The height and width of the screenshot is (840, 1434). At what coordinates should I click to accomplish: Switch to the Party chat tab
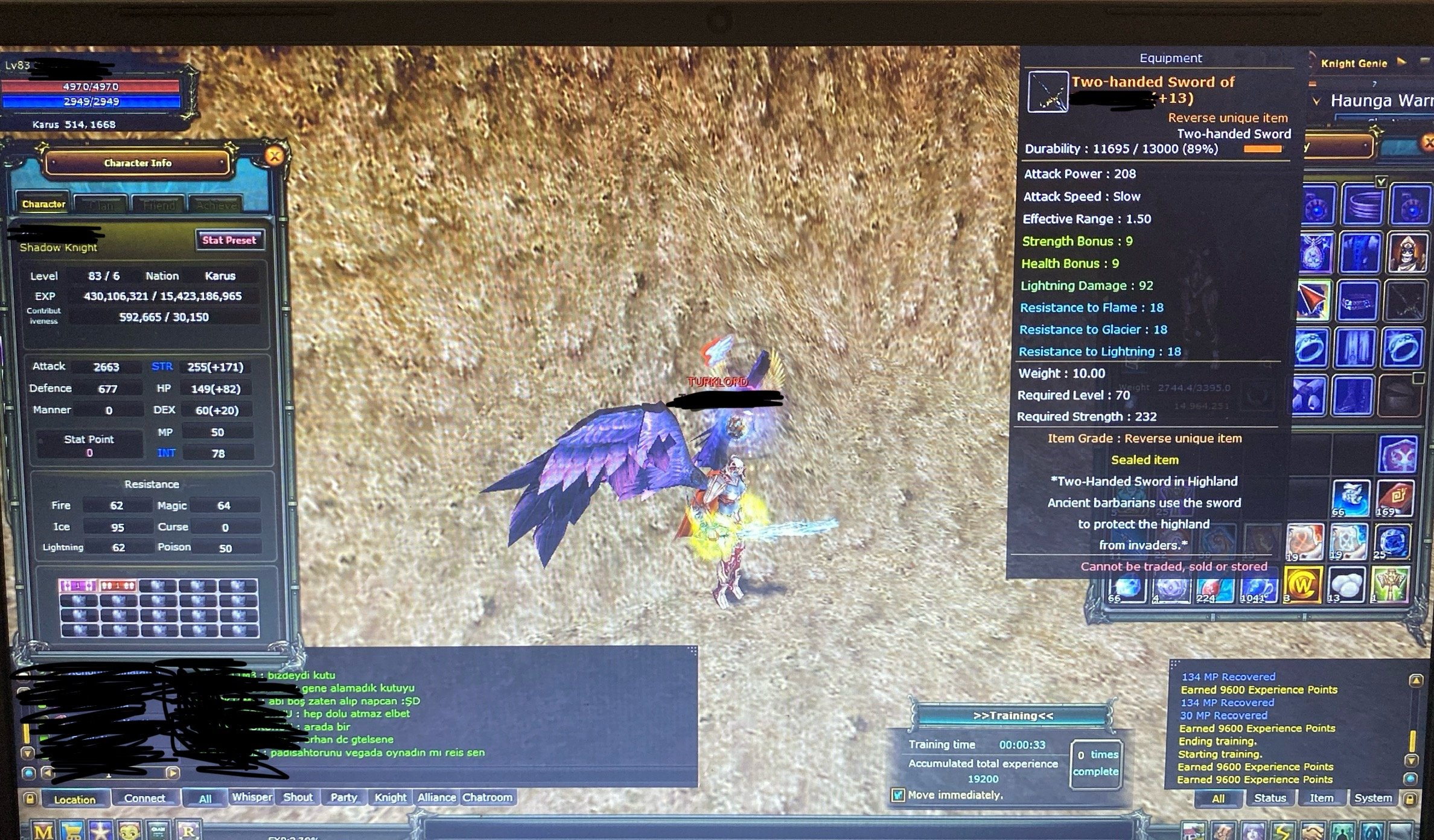point(343,797)
